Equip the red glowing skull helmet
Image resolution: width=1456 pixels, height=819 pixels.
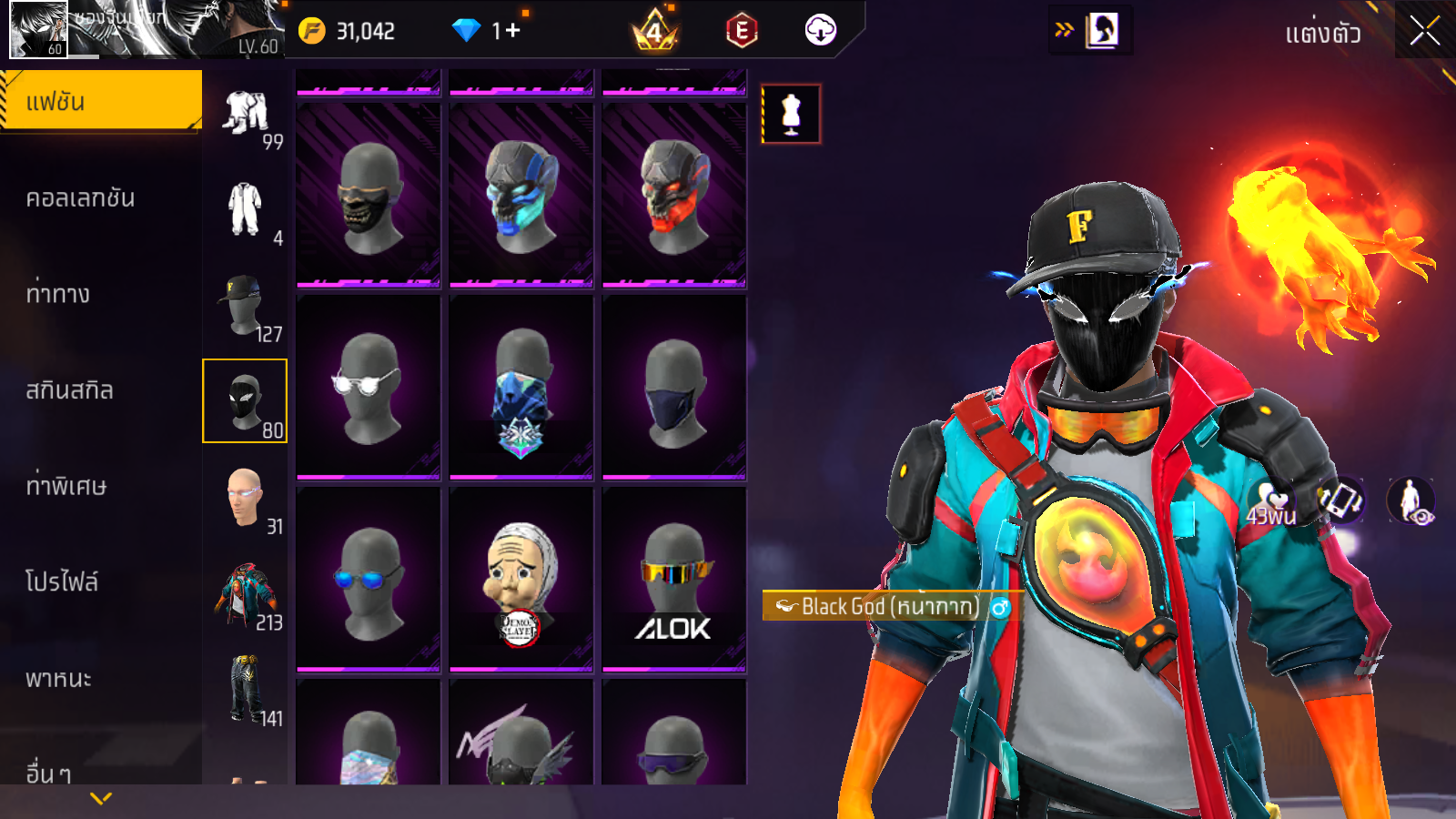click(674, 195)
